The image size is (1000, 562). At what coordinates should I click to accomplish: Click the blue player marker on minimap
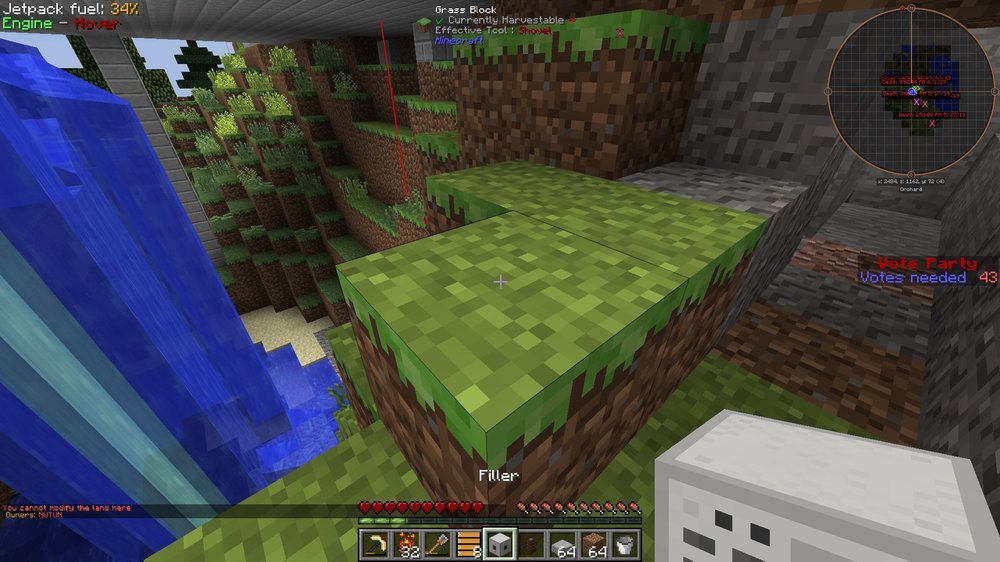pos(913,91)
